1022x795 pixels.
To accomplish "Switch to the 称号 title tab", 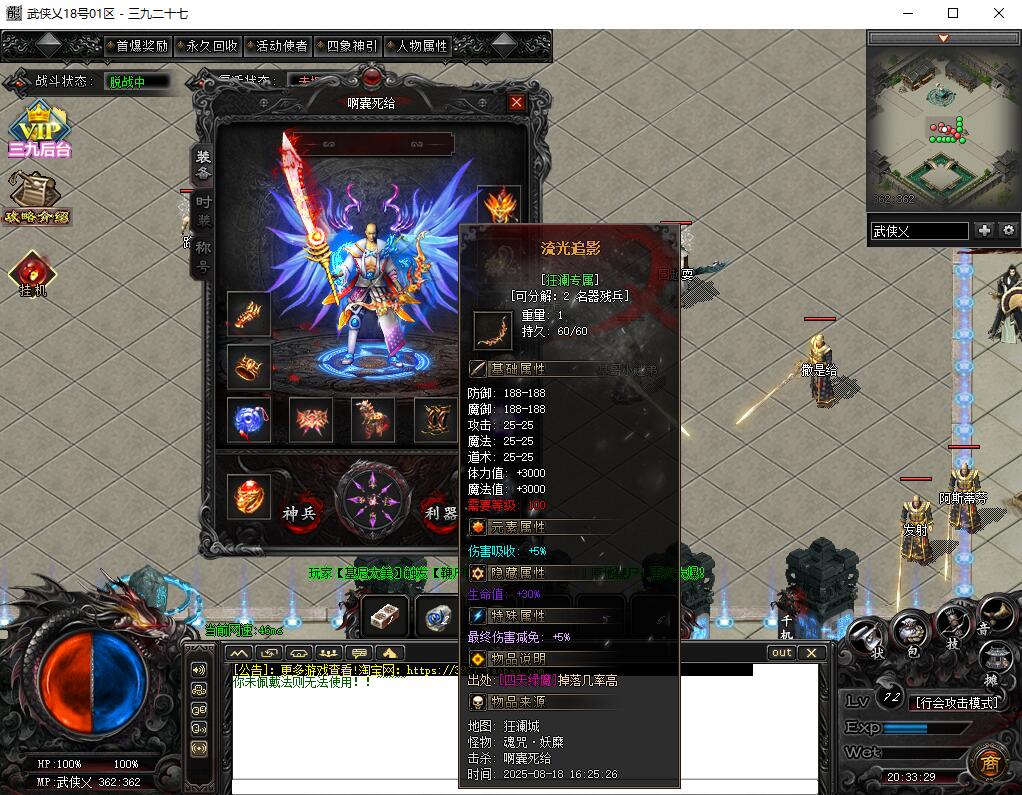I will coord(203,255).
